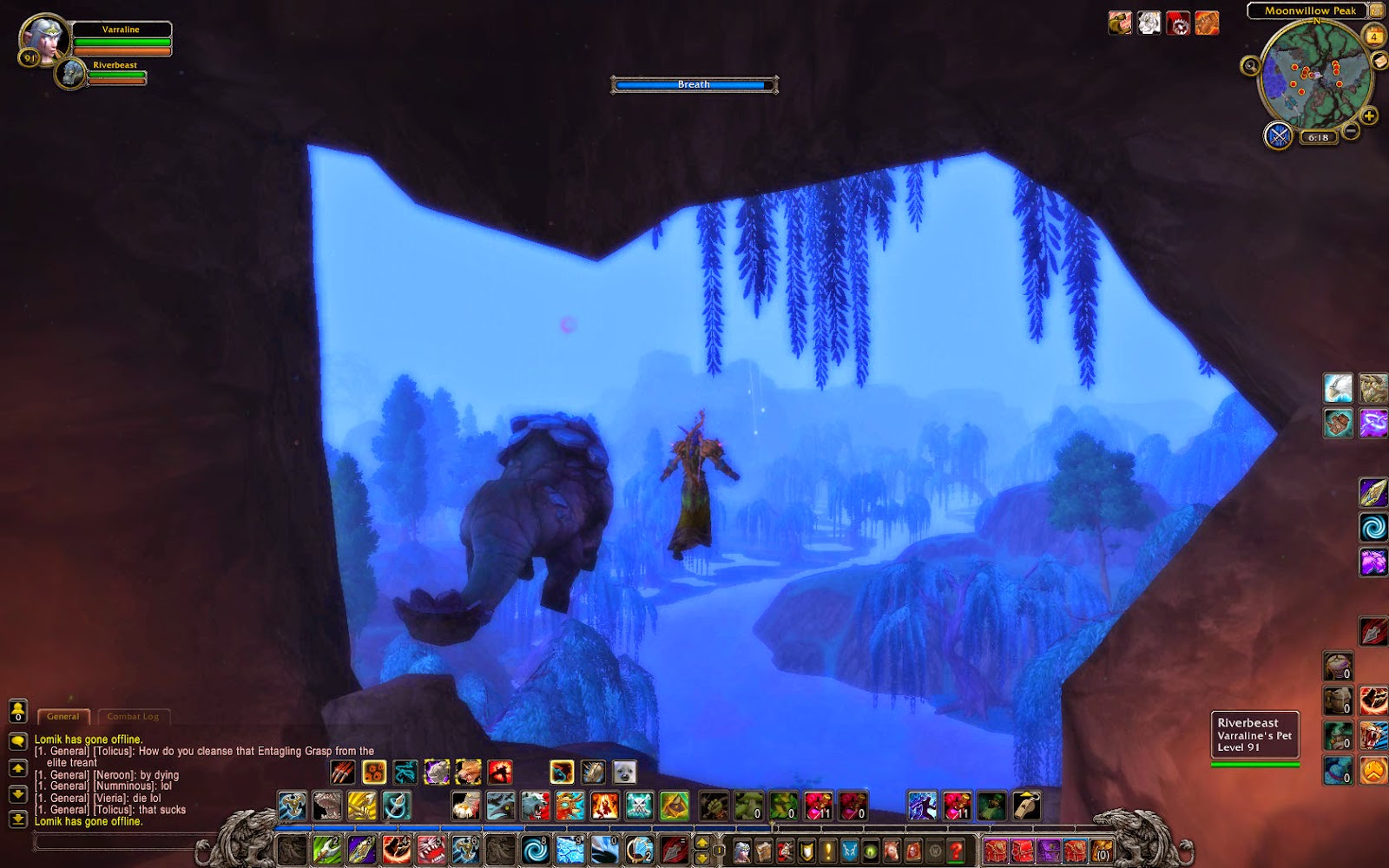This screenshot has width=1389, height=868.
Task: Click the unread mail icon beside the minimap
Action: coord(1379,62)
